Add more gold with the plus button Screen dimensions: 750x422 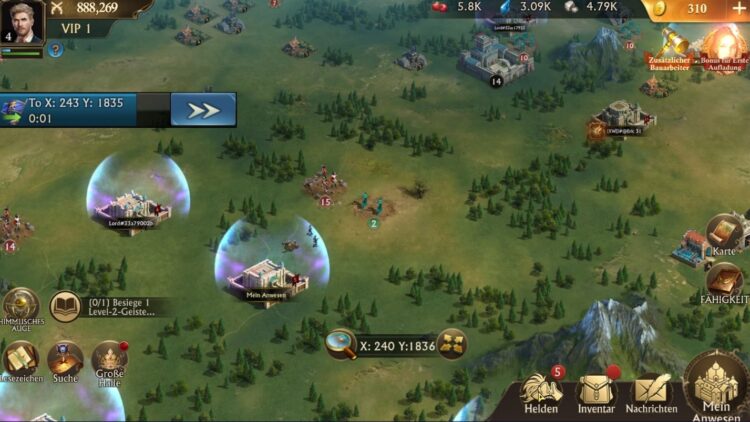(x=739, y=8)
